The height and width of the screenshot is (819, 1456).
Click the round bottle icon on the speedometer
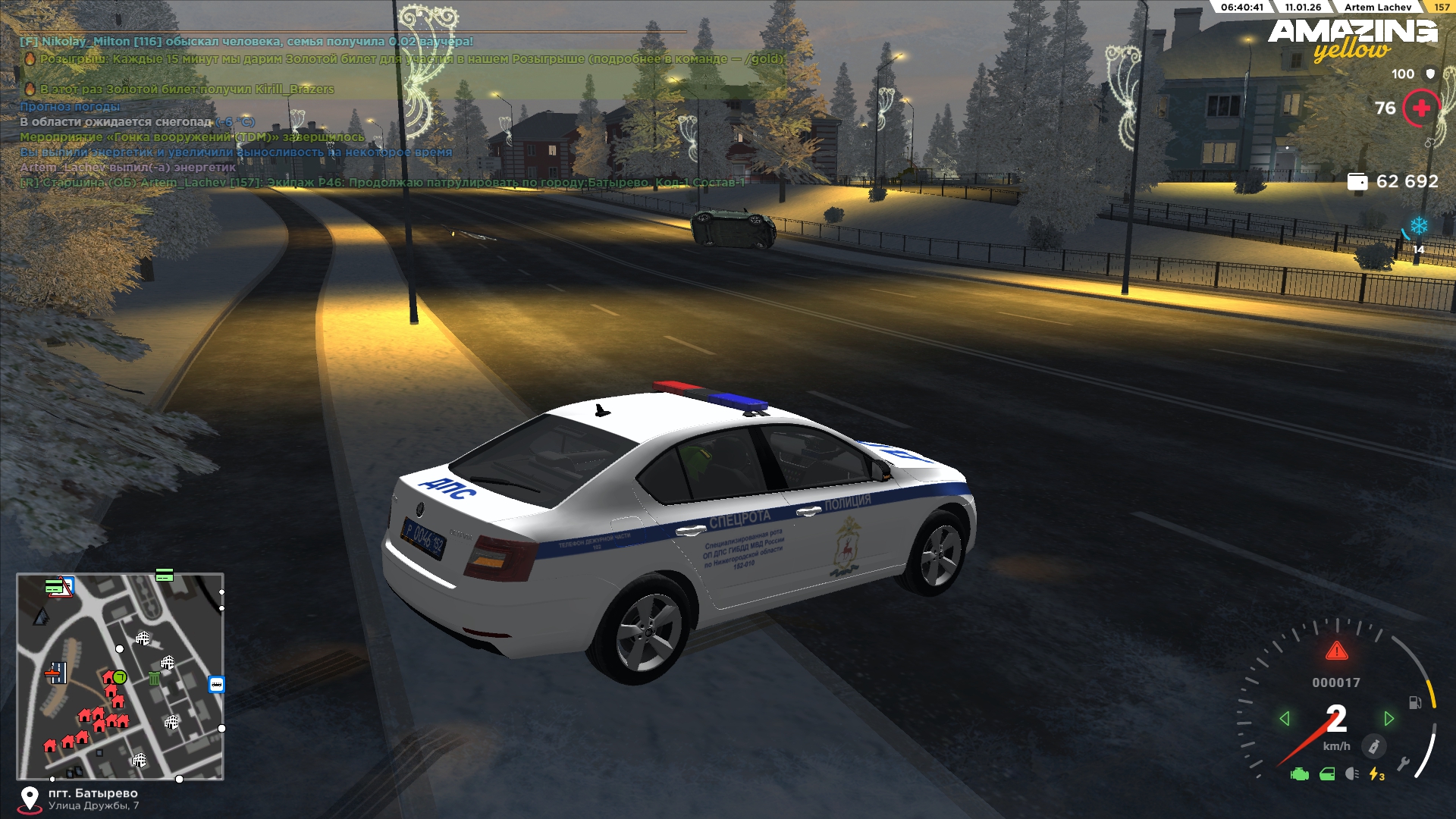point(1373,746)
